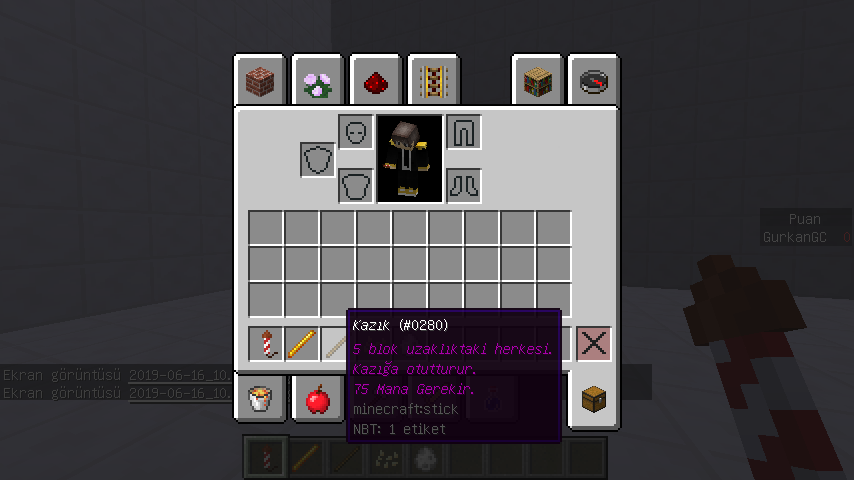
Task: Click the empty leggings armor slot
Action: (464, 132)
